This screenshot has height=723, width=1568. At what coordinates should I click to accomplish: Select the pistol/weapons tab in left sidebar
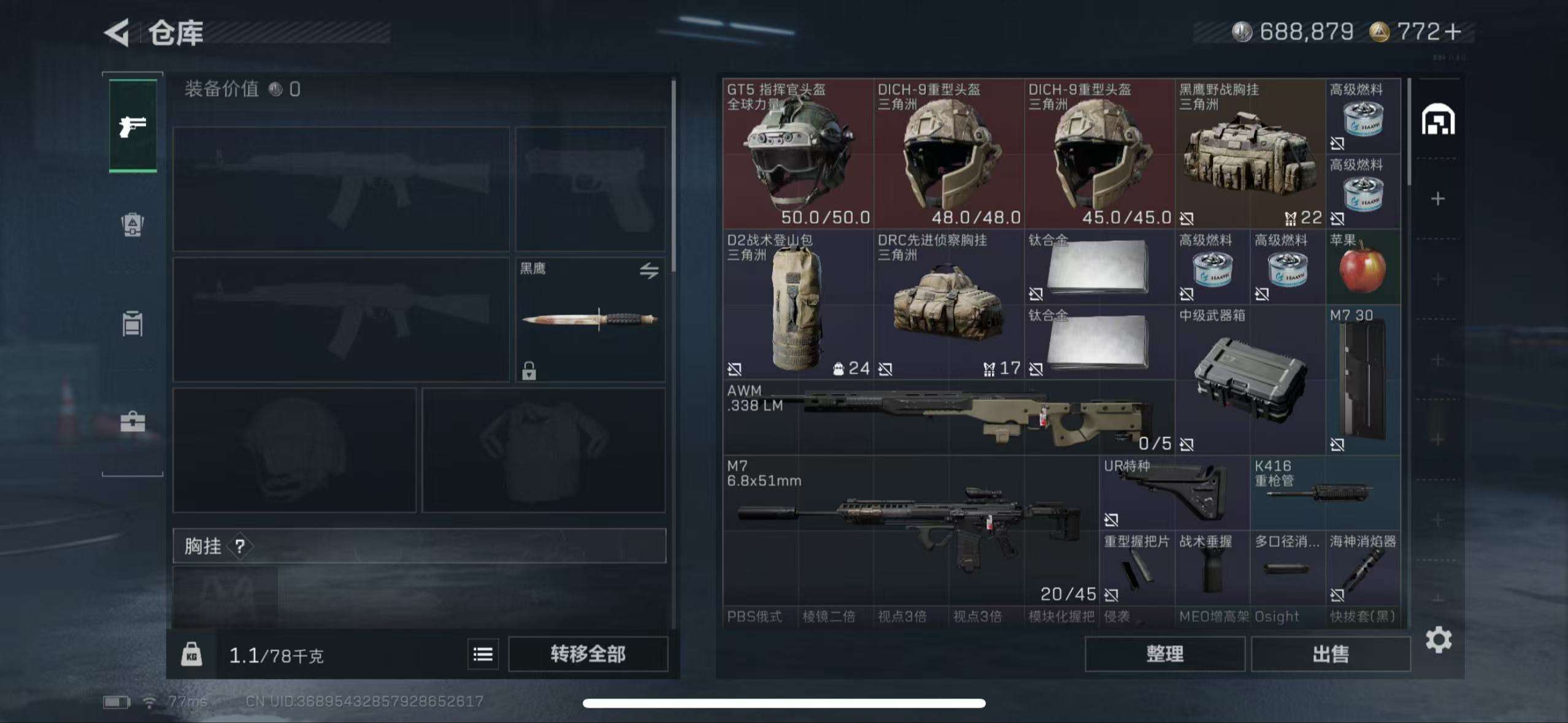(132, 127)
